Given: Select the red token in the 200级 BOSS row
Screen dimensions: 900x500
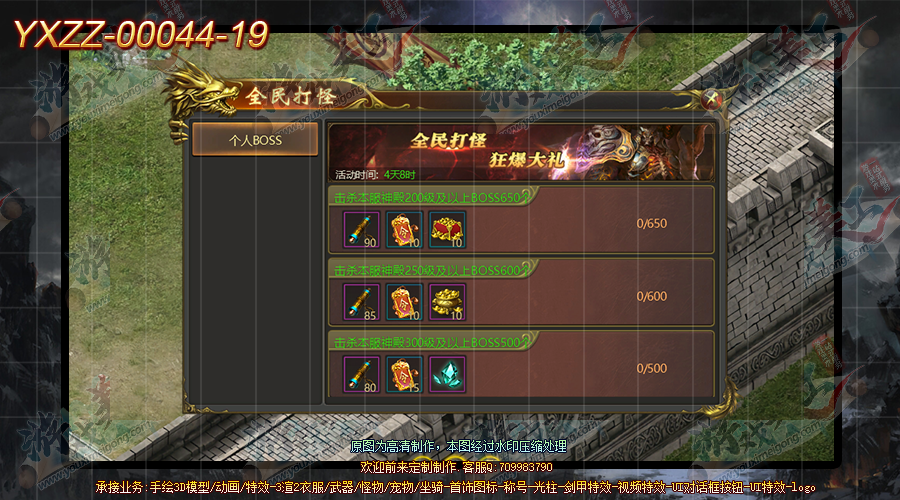Looking at the screenshot, I should pos(404,229).
